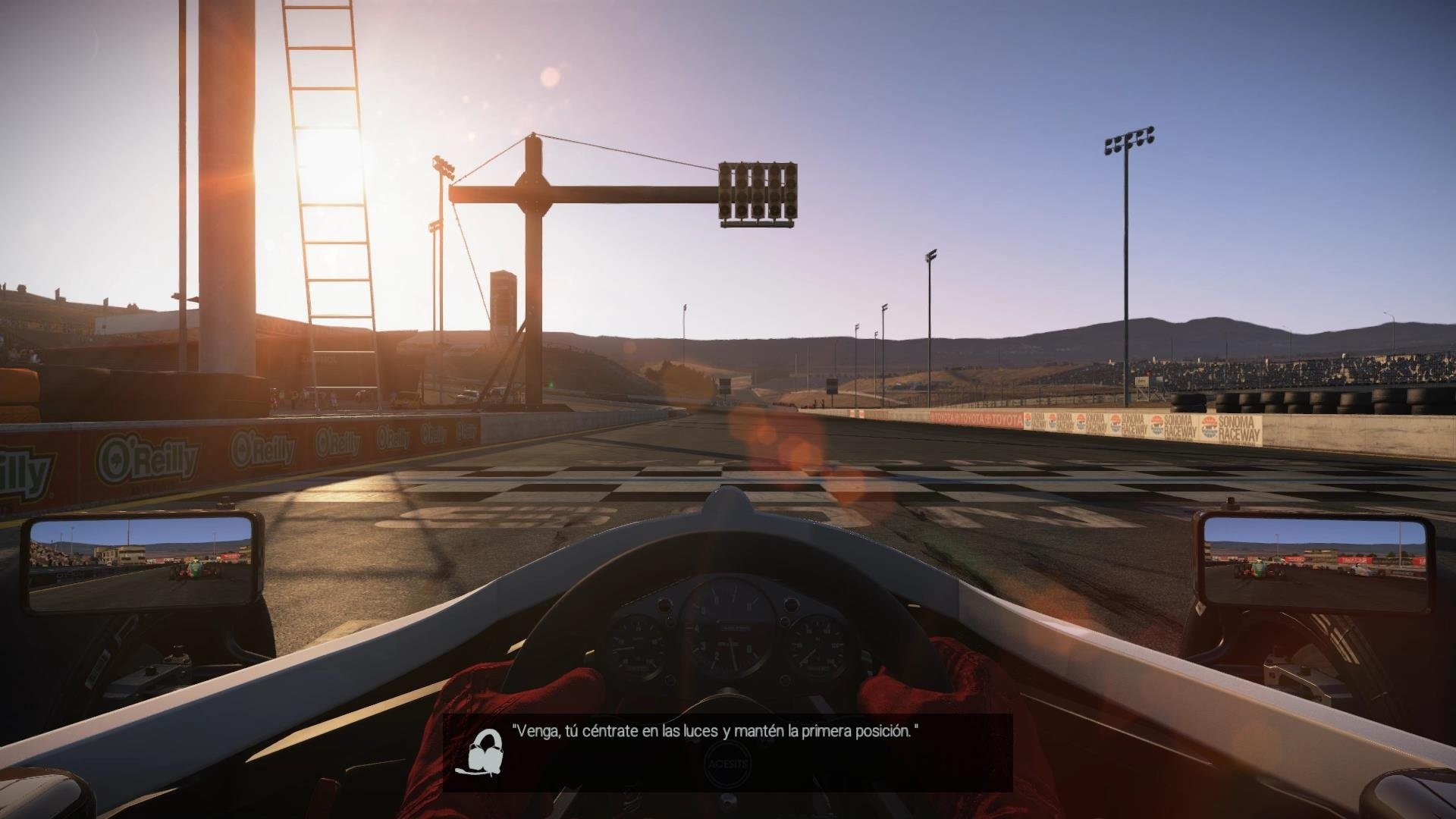Click the red warning lamp above the gauges

665,604
